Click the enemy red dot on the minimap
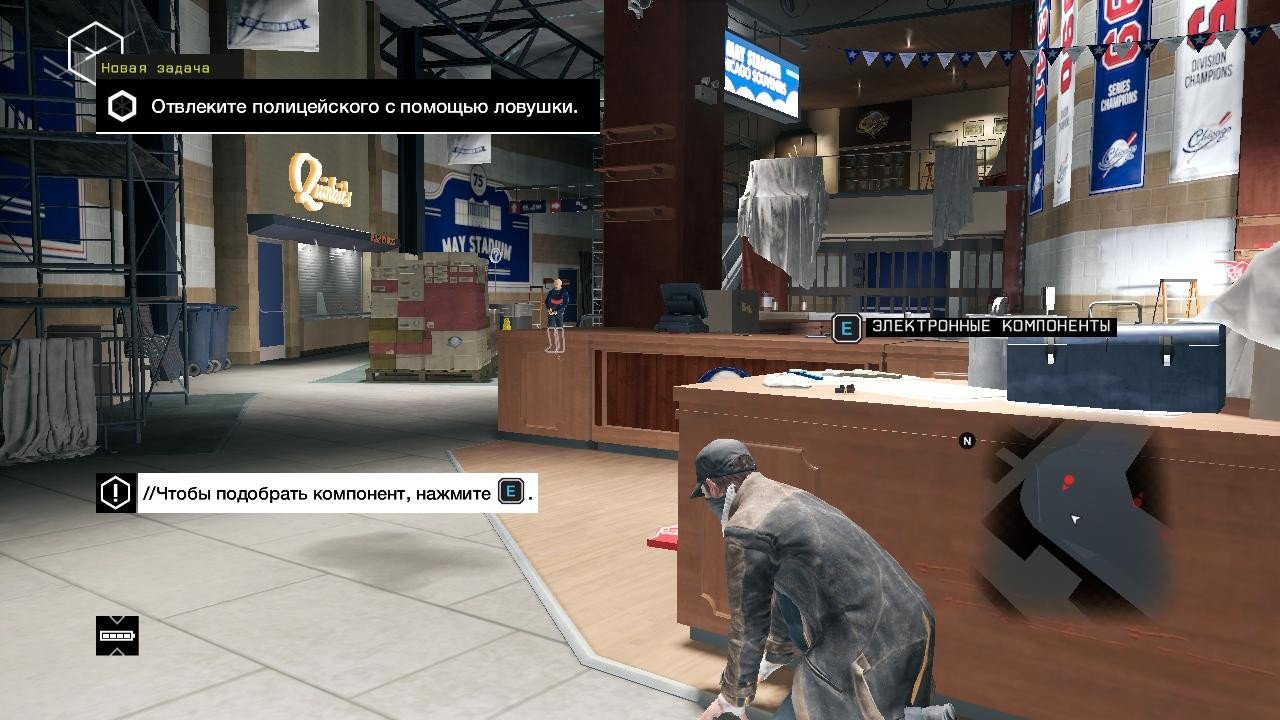Image resolution: width=1280 pixels, height=720 pixels. [x=1138, y=502]
